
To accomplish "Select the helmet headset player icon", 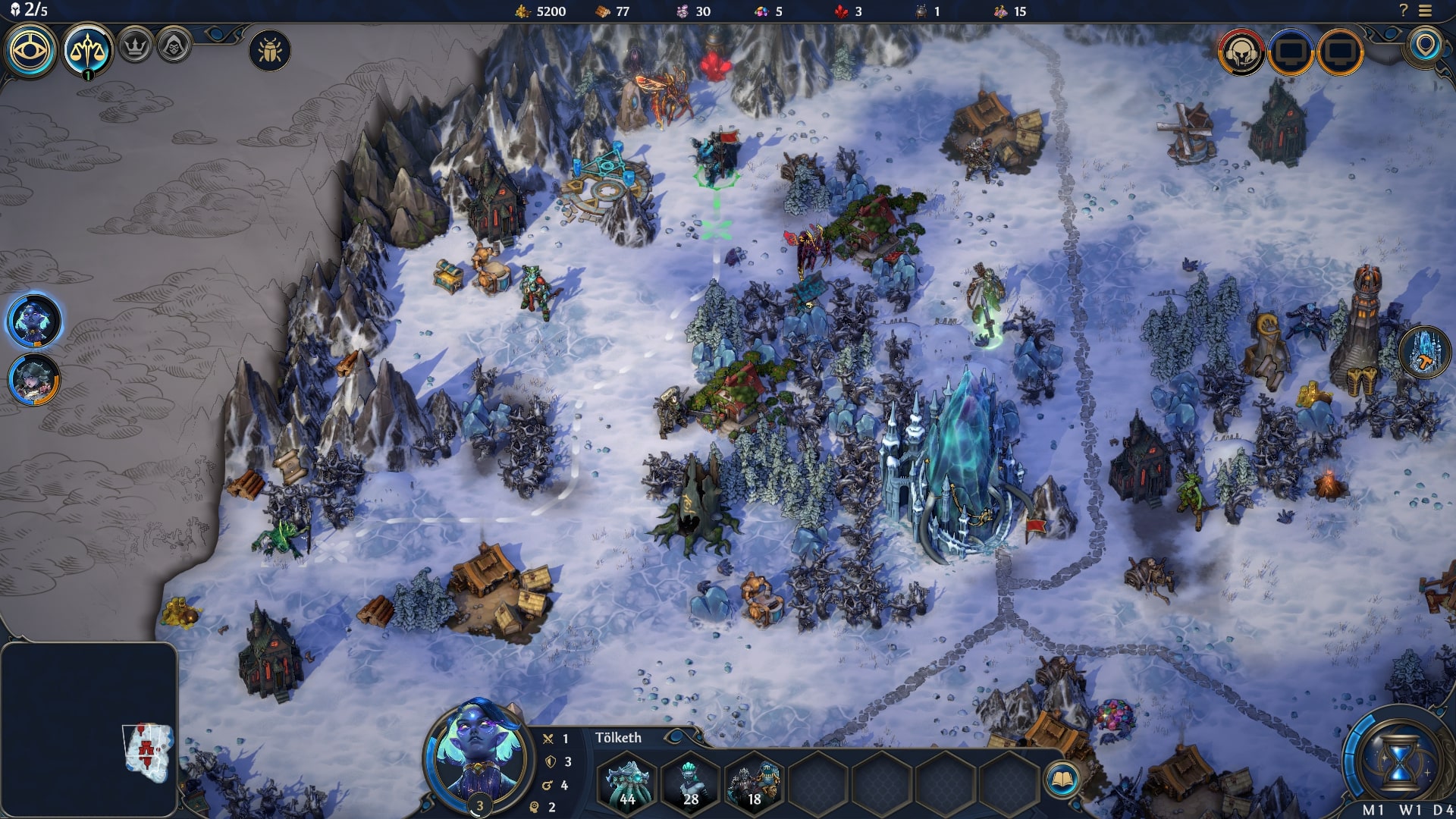I will [x=1241, y=52].
